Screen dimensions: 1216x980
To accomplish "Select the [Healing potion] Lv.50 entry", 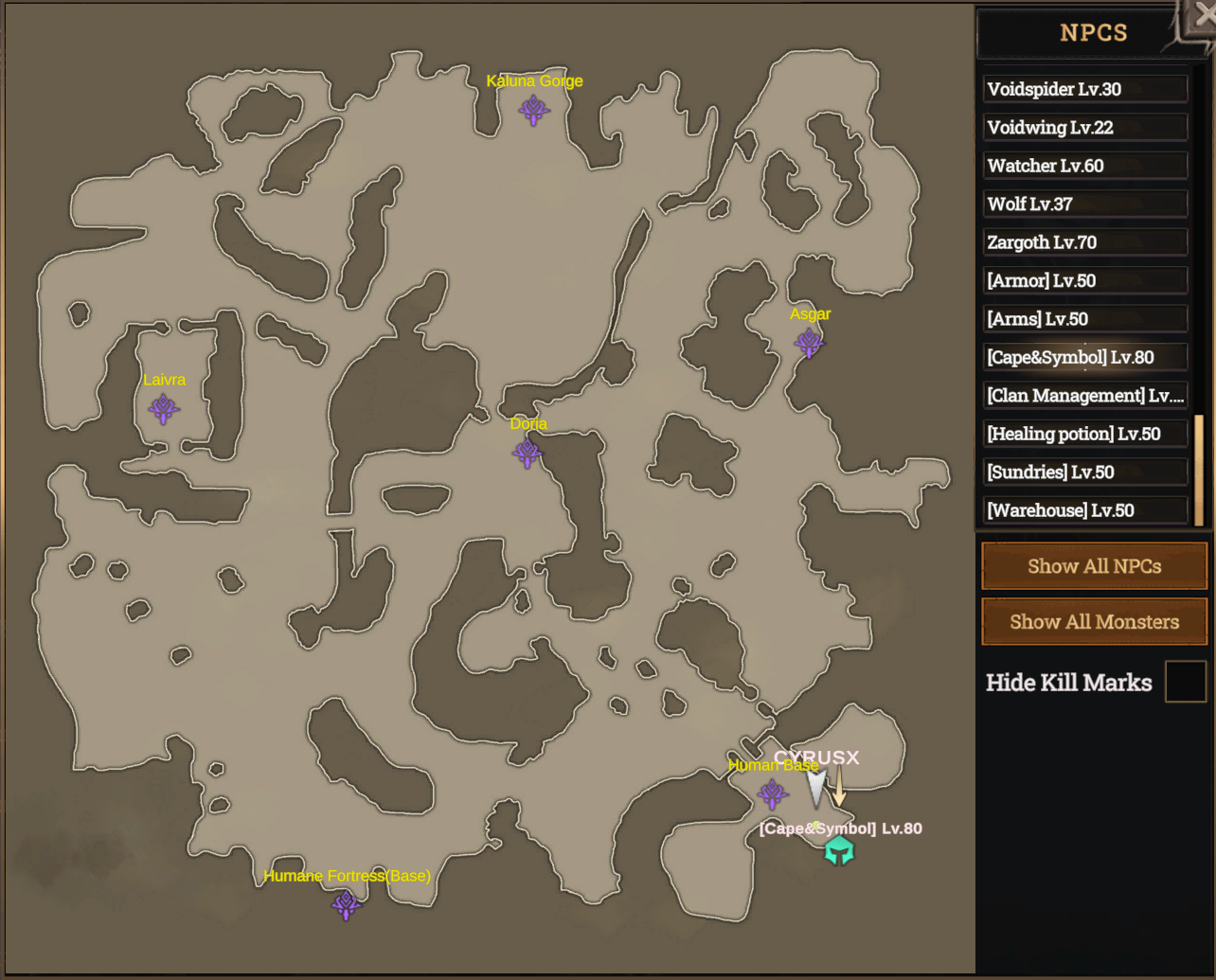I will [x=1085, y=433].
